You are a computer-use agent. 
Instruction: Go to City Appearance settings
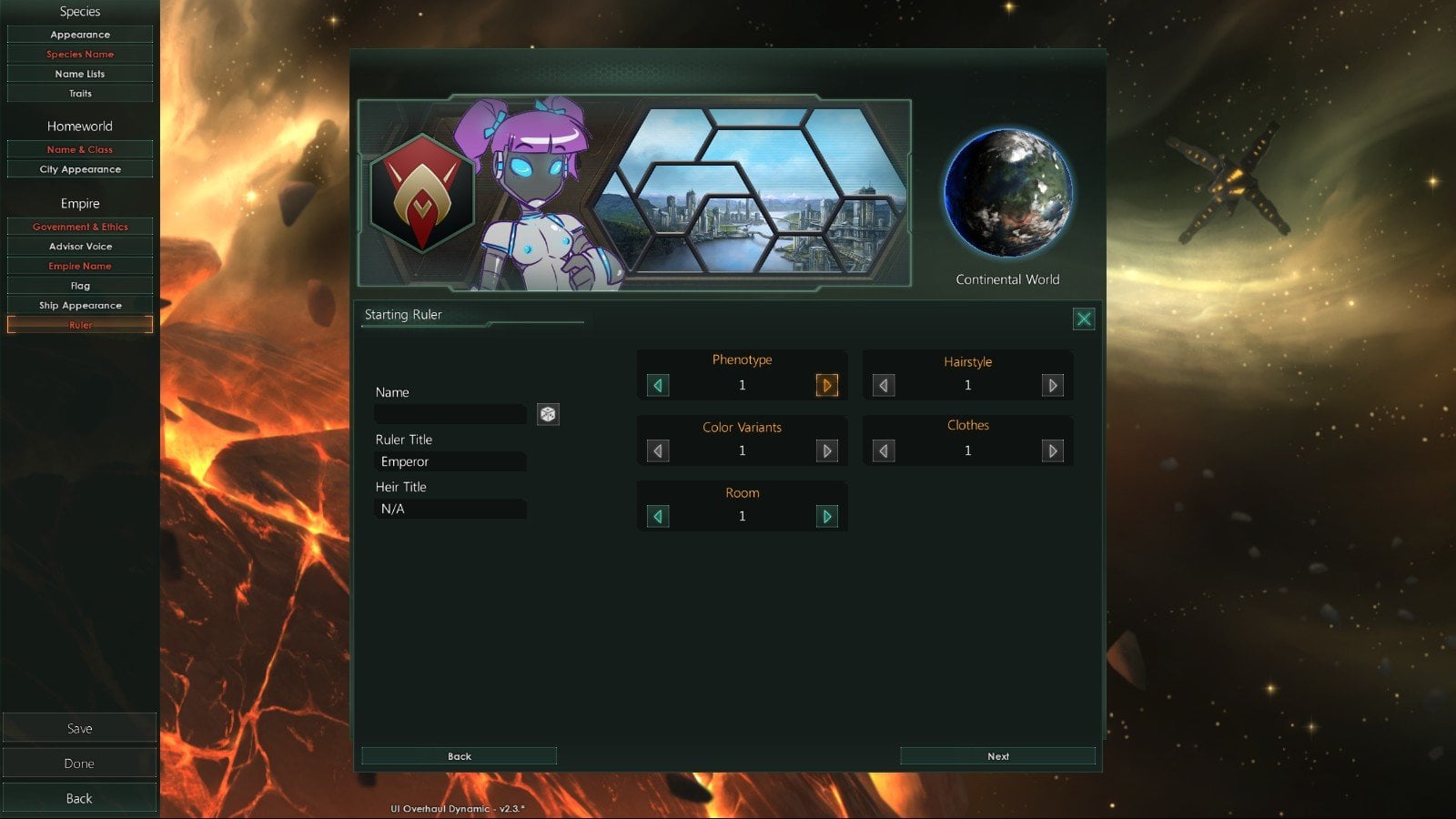80,169
